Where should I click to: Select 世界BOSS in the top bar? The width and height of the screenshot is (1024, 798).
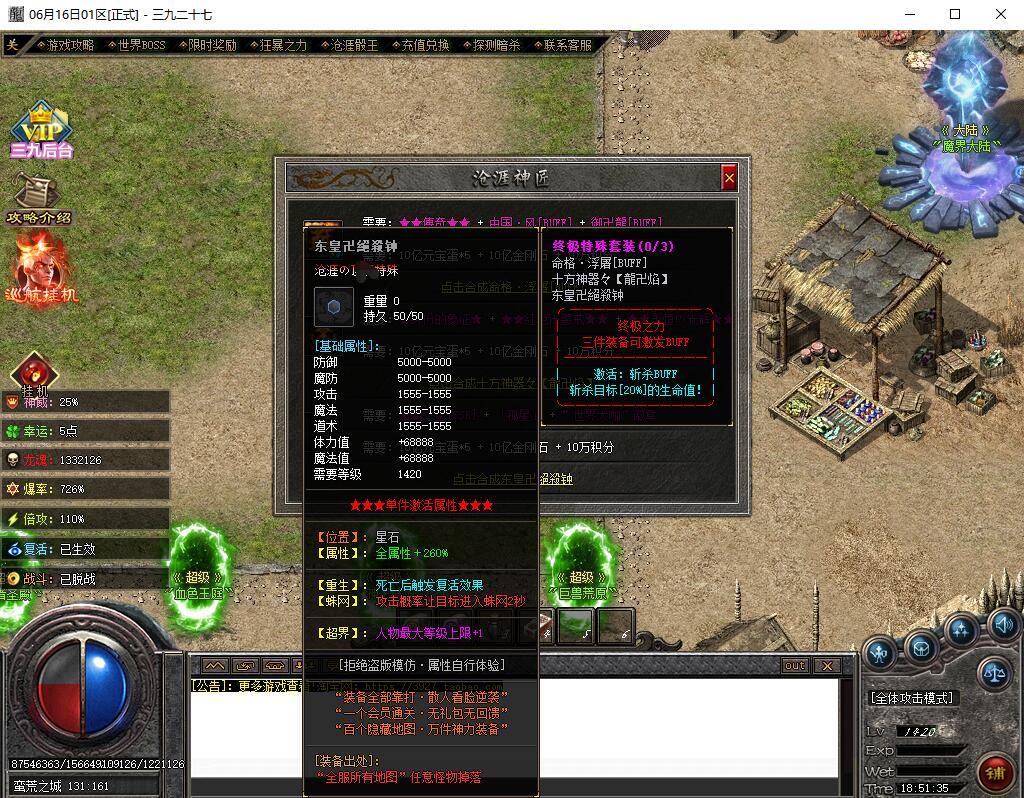(141, 45)
